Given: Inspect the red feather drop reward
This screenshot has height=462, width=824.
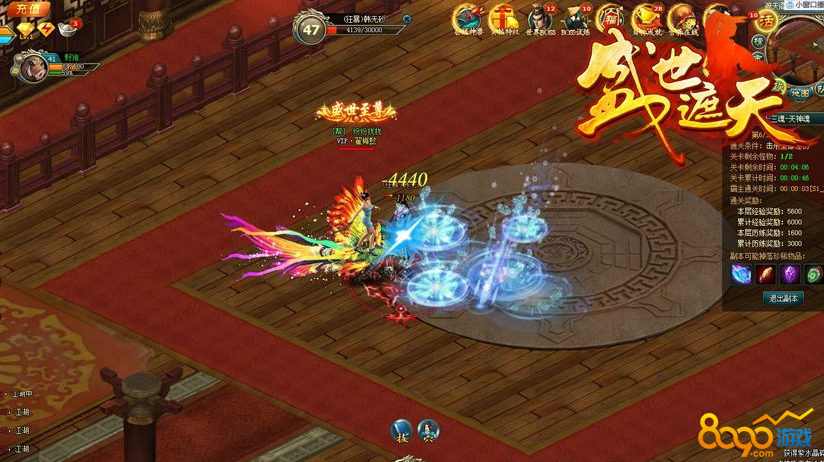Looking at the screenshot, I should coord(764,273).
